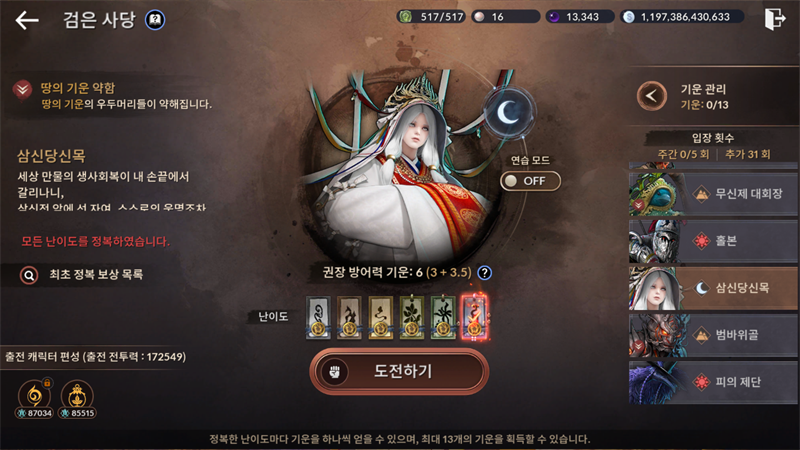Choose the 삼신당신목 boss entry
Image resolution: width=800 pixels, height=450 pixels.
point(712,289)
